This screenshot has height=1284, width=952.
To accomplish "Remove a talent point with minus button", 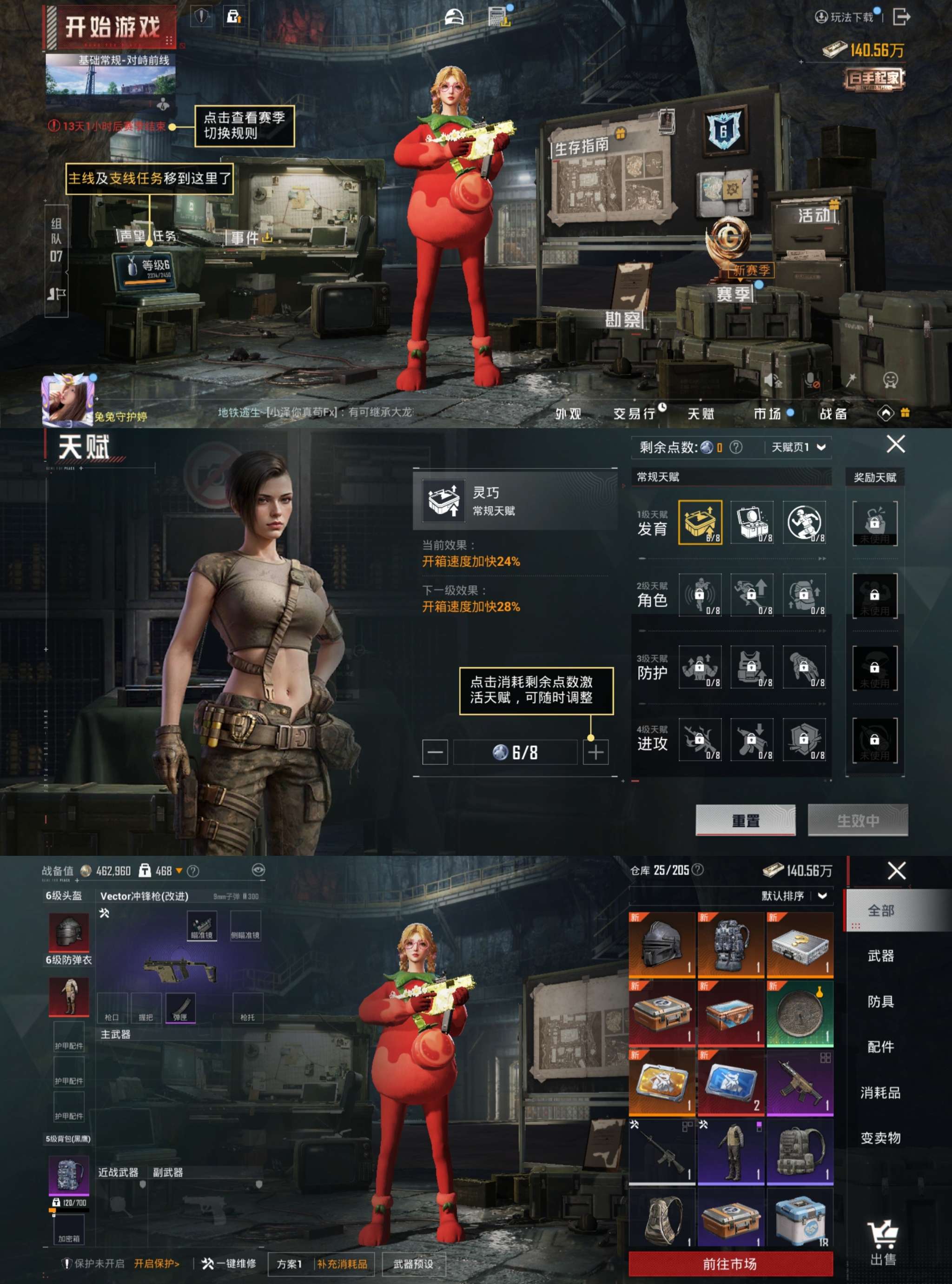I will 435,752.
